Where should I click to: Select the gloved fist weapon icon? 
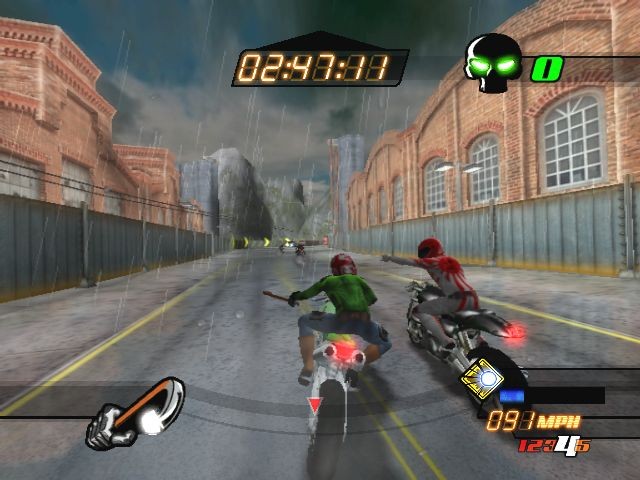(x=137, y=412)
